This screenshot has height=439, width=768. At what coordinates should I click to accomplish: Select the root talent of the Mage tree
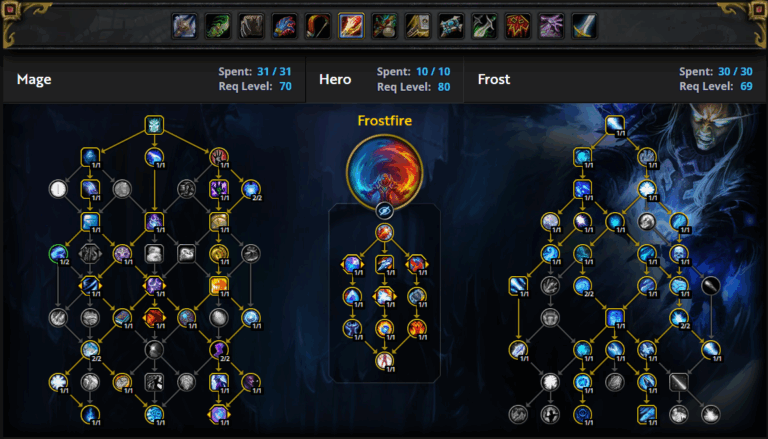click(x=154, y=125)
